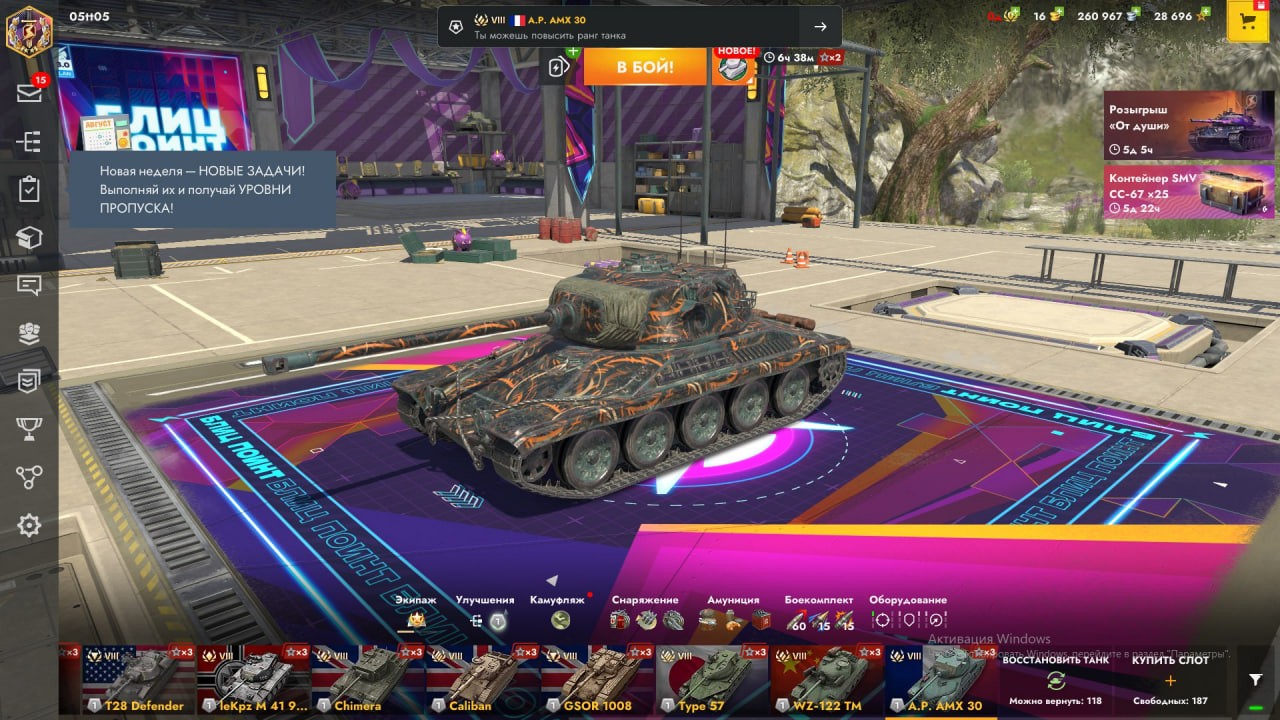Open the player profile avatar

tap(29, 31)
